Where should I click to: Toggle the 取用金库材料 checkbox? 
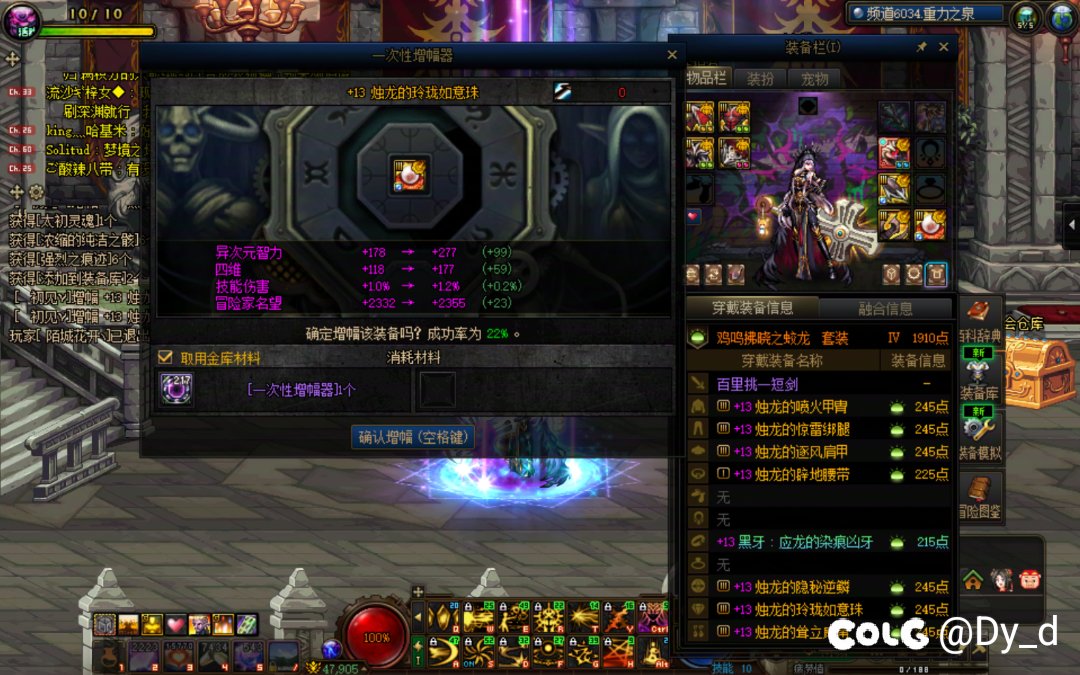(166, 357)
